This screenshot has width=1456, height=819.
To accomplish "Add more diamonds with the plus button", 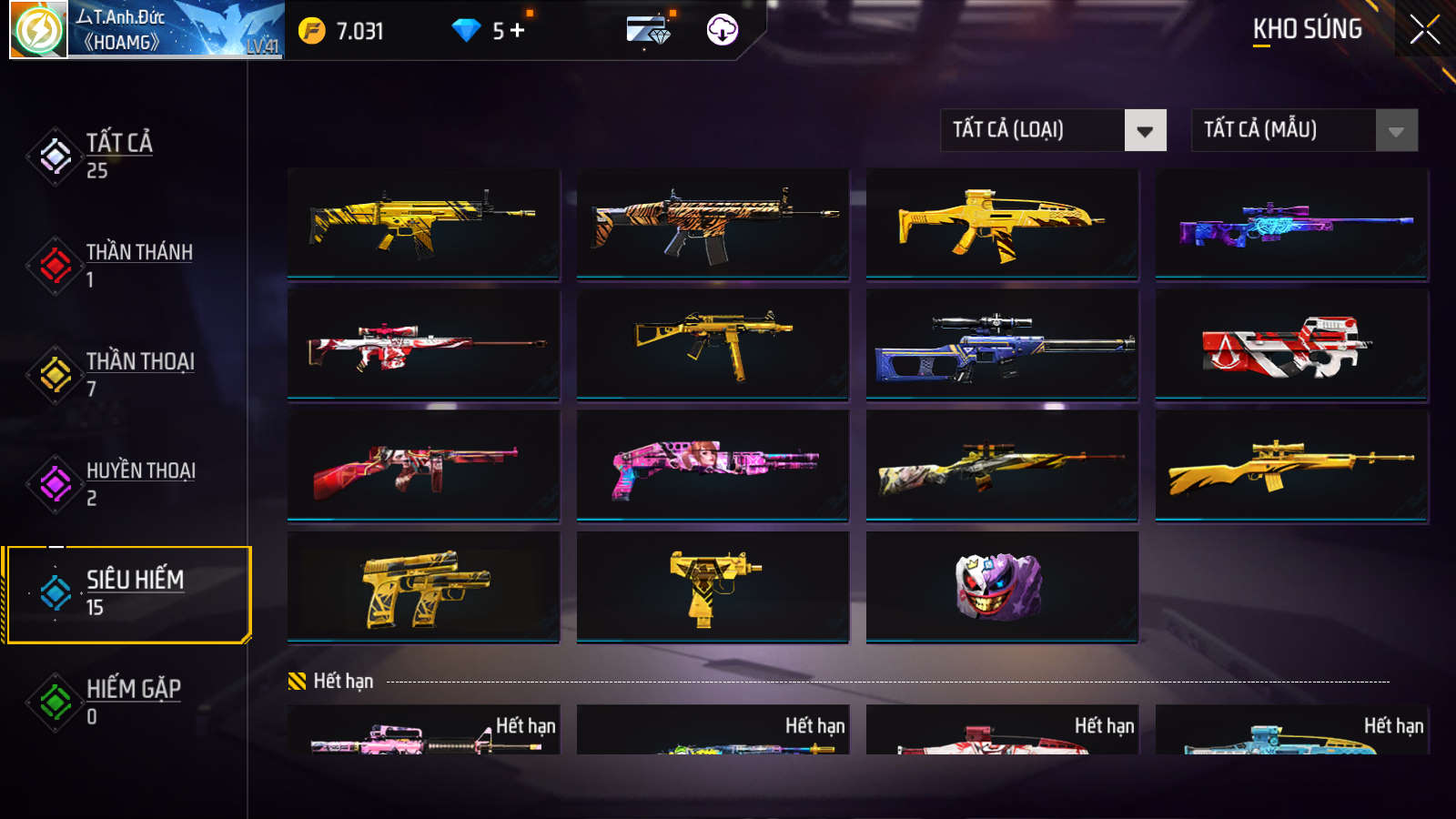I will tap(518, 31).
